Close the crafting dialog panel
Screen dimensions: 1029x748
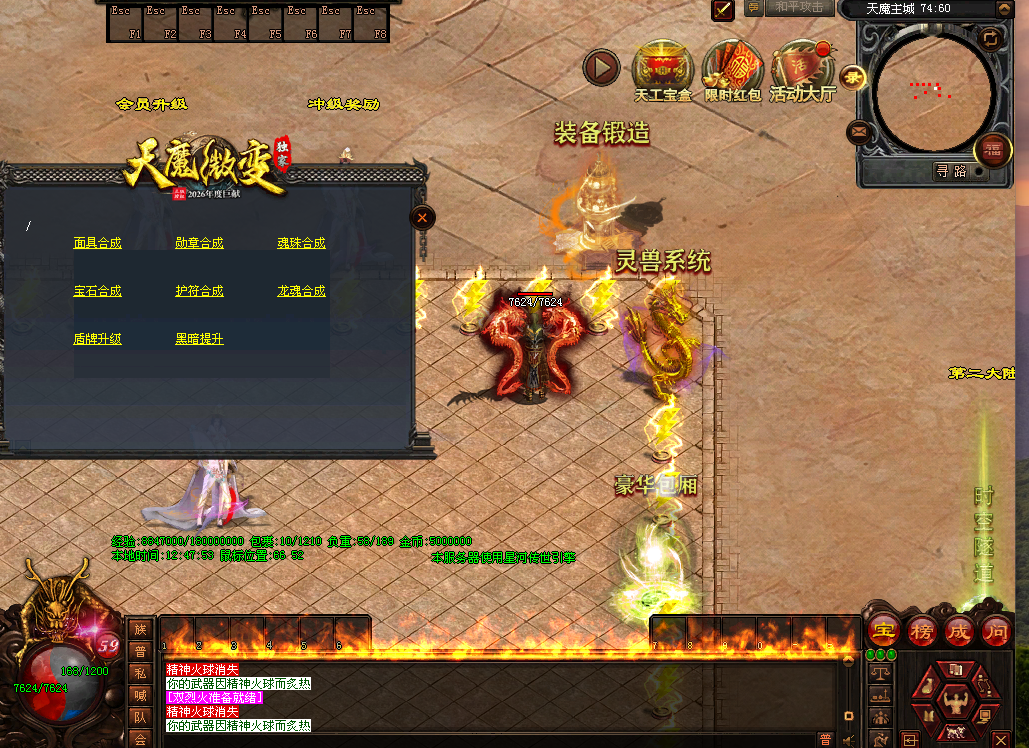pos(423,217)
